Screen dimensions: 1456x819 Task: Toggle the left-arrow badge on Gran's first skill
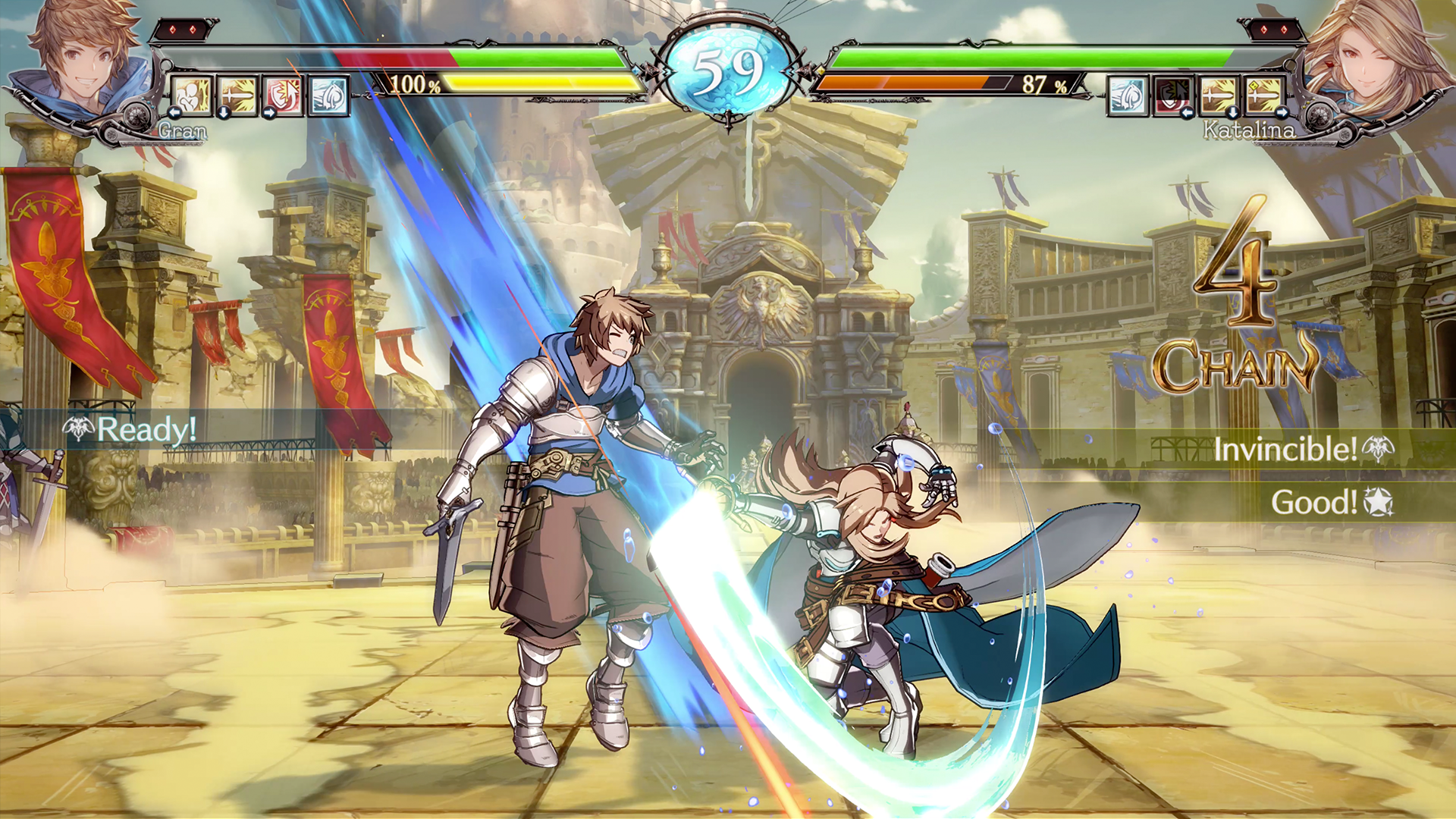175,113
